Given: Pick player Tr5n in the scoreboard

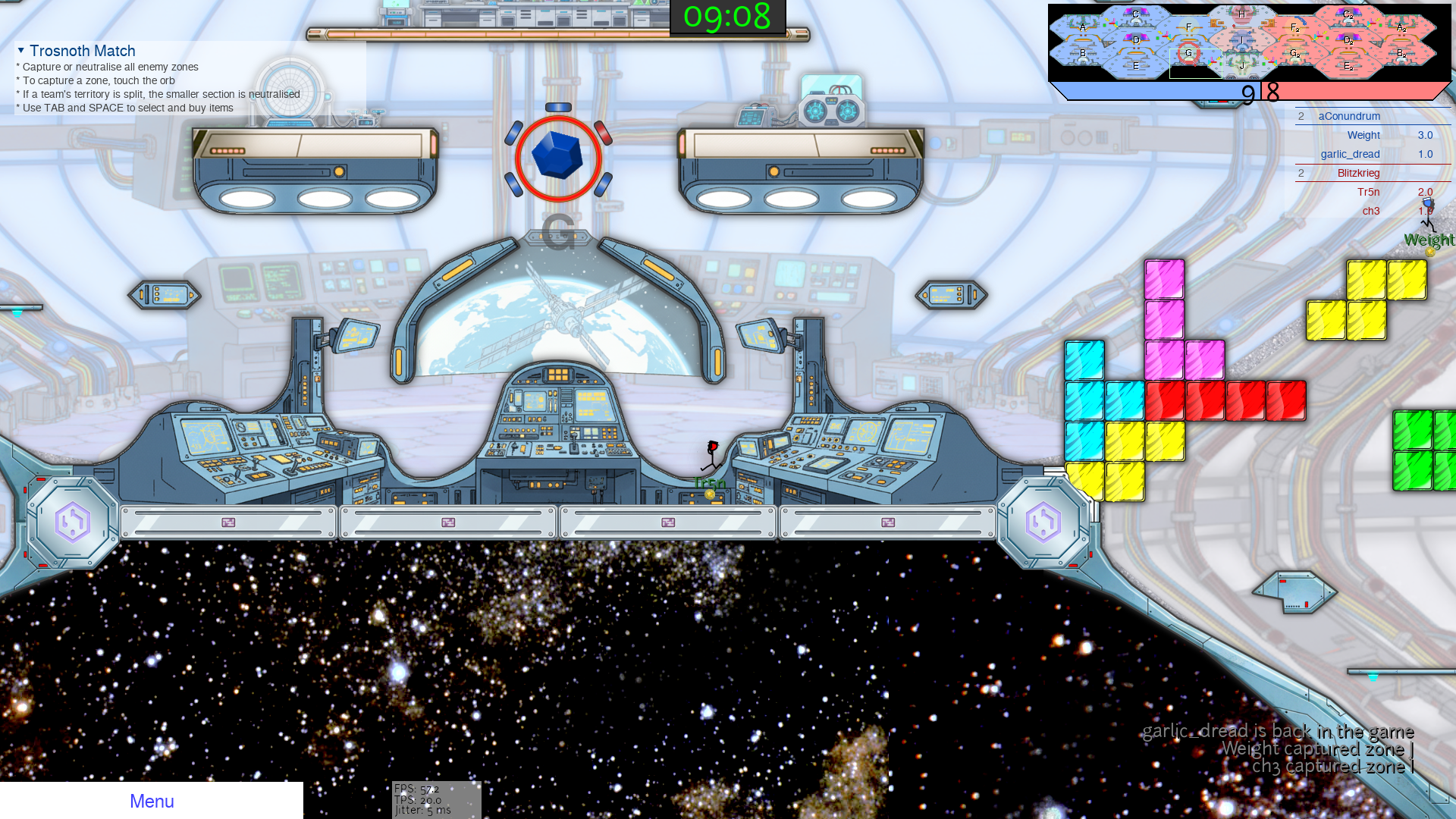Looking at the screenshot, I should [x=1368, y=192].
